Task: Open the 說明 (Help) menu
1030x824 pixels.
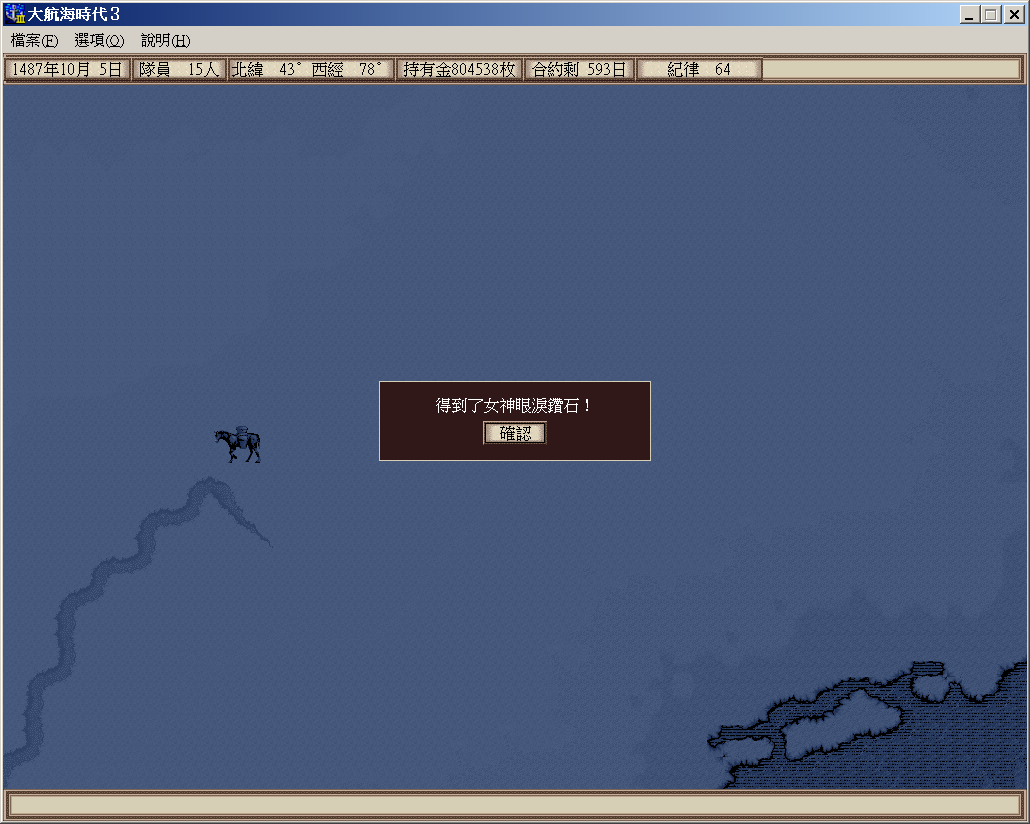Action: (x=165, y=40)
